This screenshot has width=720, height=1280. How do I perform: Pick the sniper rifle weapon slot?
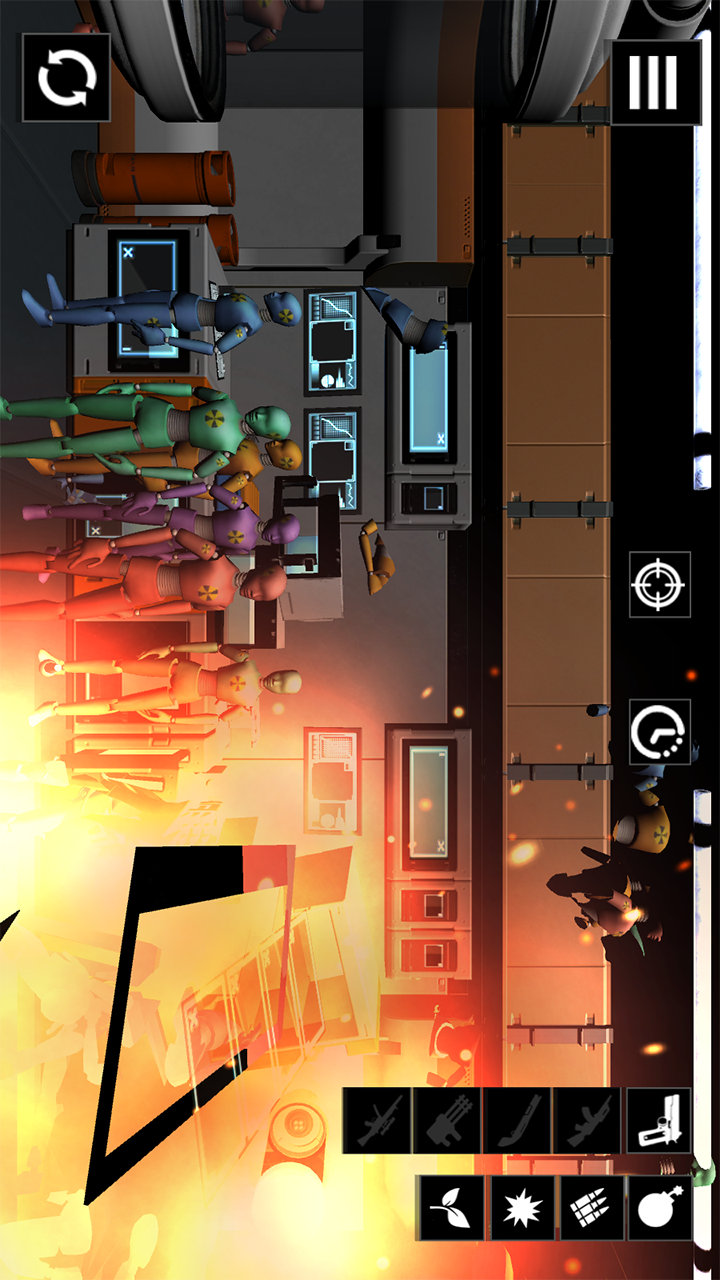(x=377, y=1121)
